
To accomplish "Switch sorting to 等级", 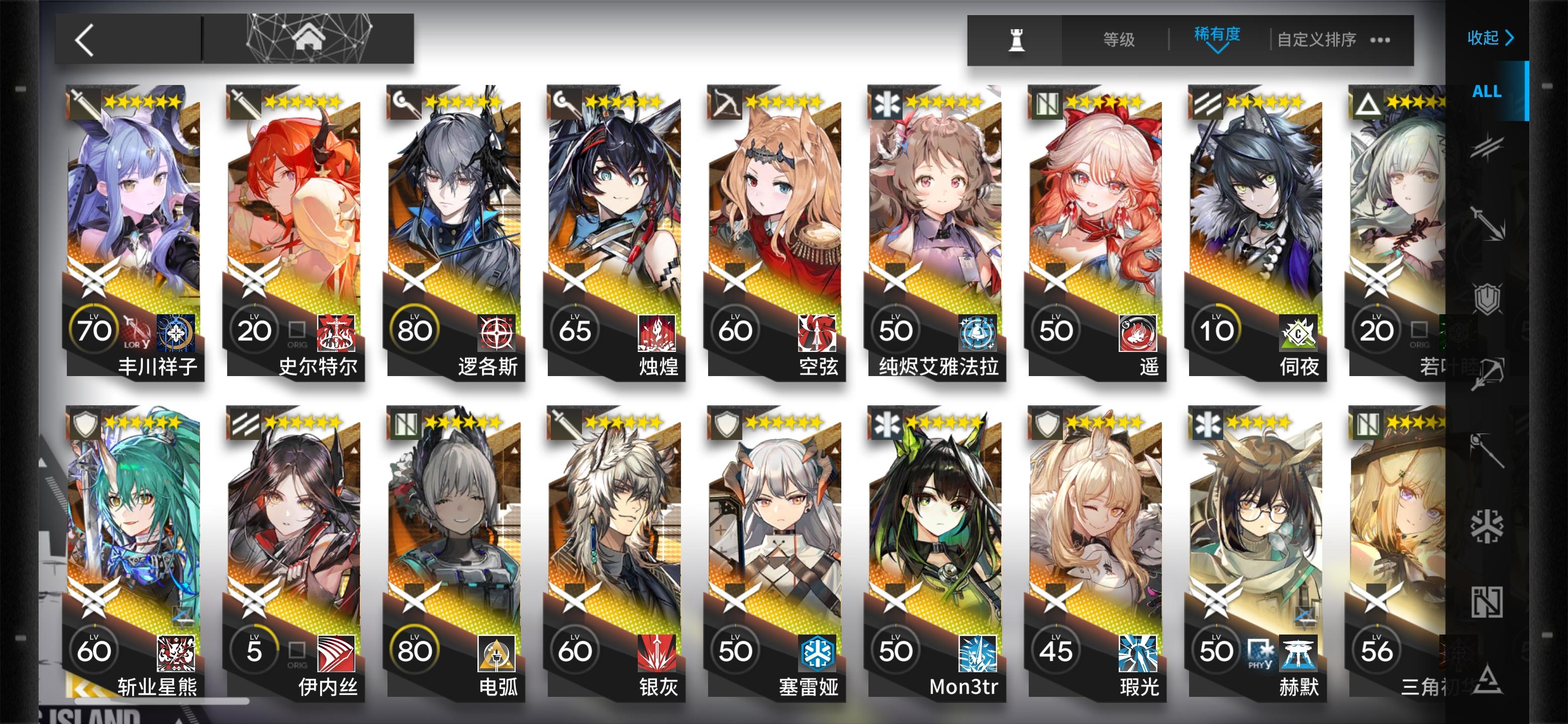I will pos(1118,38).
